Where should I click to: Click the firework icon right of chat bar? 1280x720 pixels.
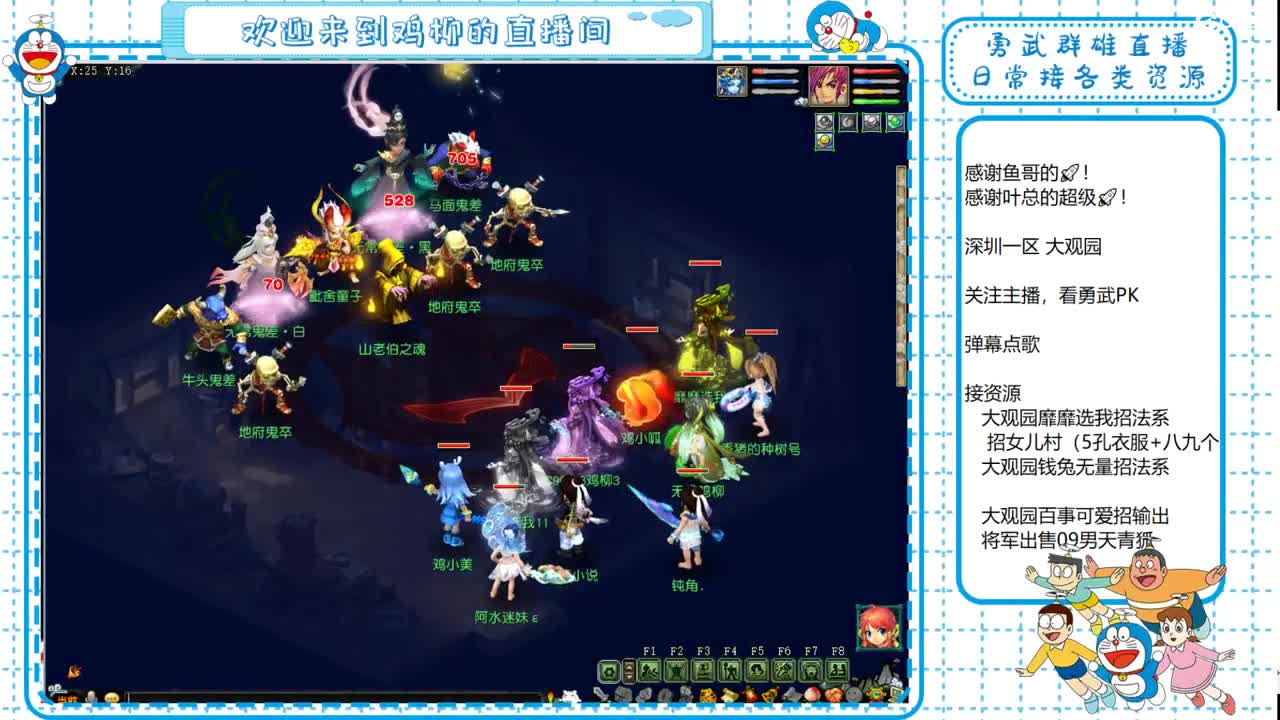(x=551, y=697)
